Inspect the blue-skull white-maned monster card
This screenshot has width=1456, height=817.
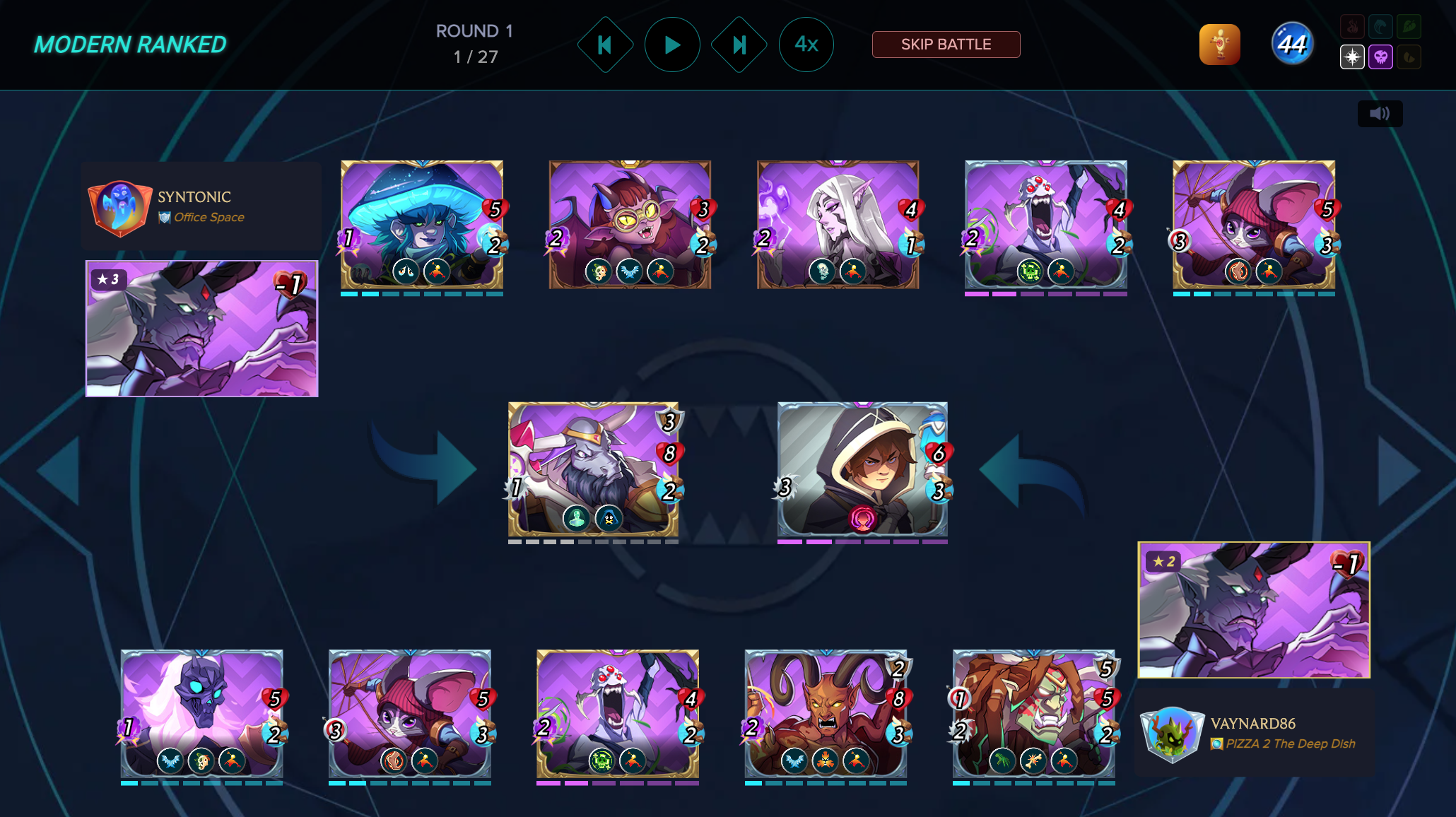(x=202, y=714)
